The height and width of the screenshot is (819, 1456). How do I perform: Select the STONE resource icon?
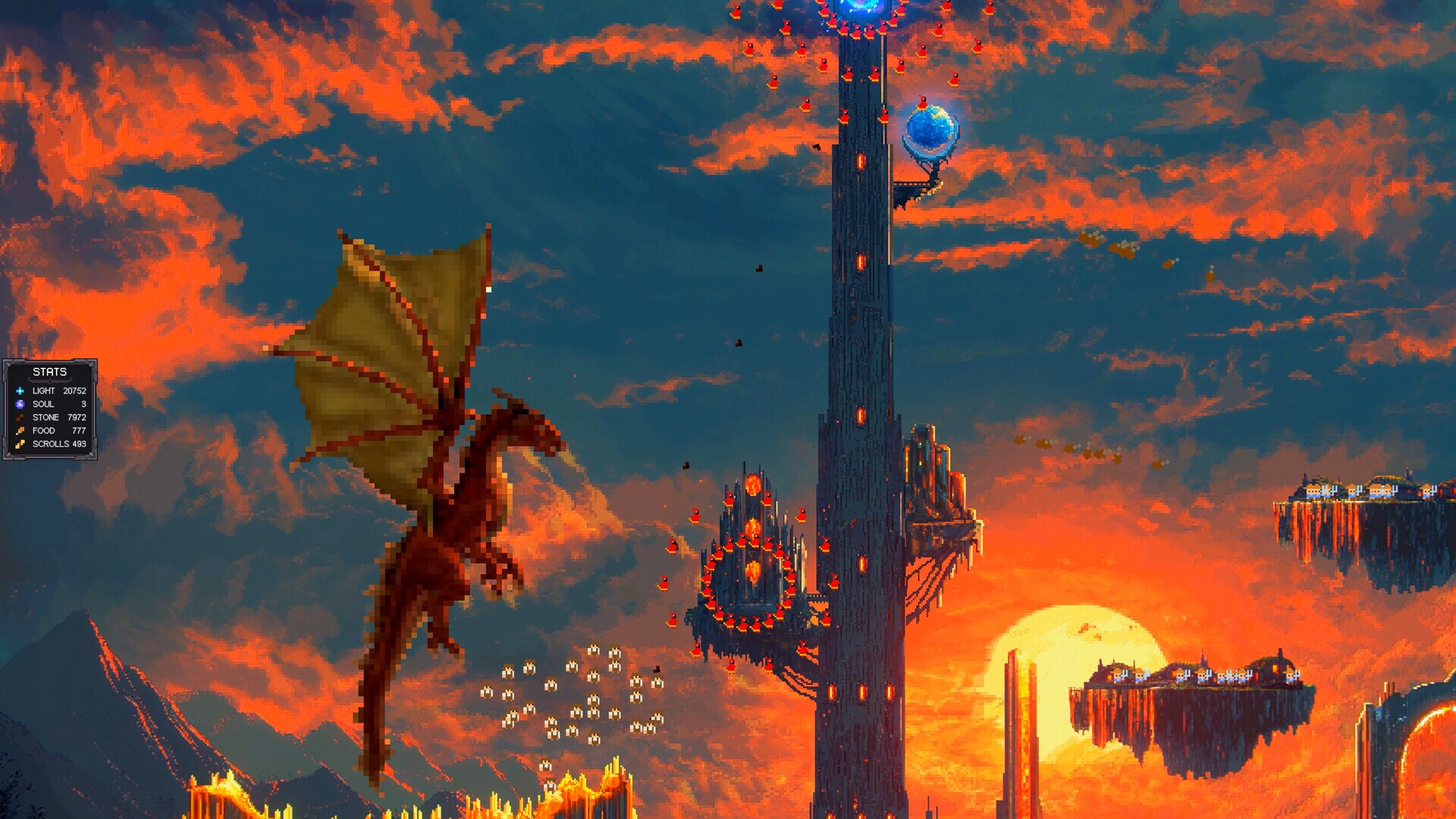click(x=20, y=417)
